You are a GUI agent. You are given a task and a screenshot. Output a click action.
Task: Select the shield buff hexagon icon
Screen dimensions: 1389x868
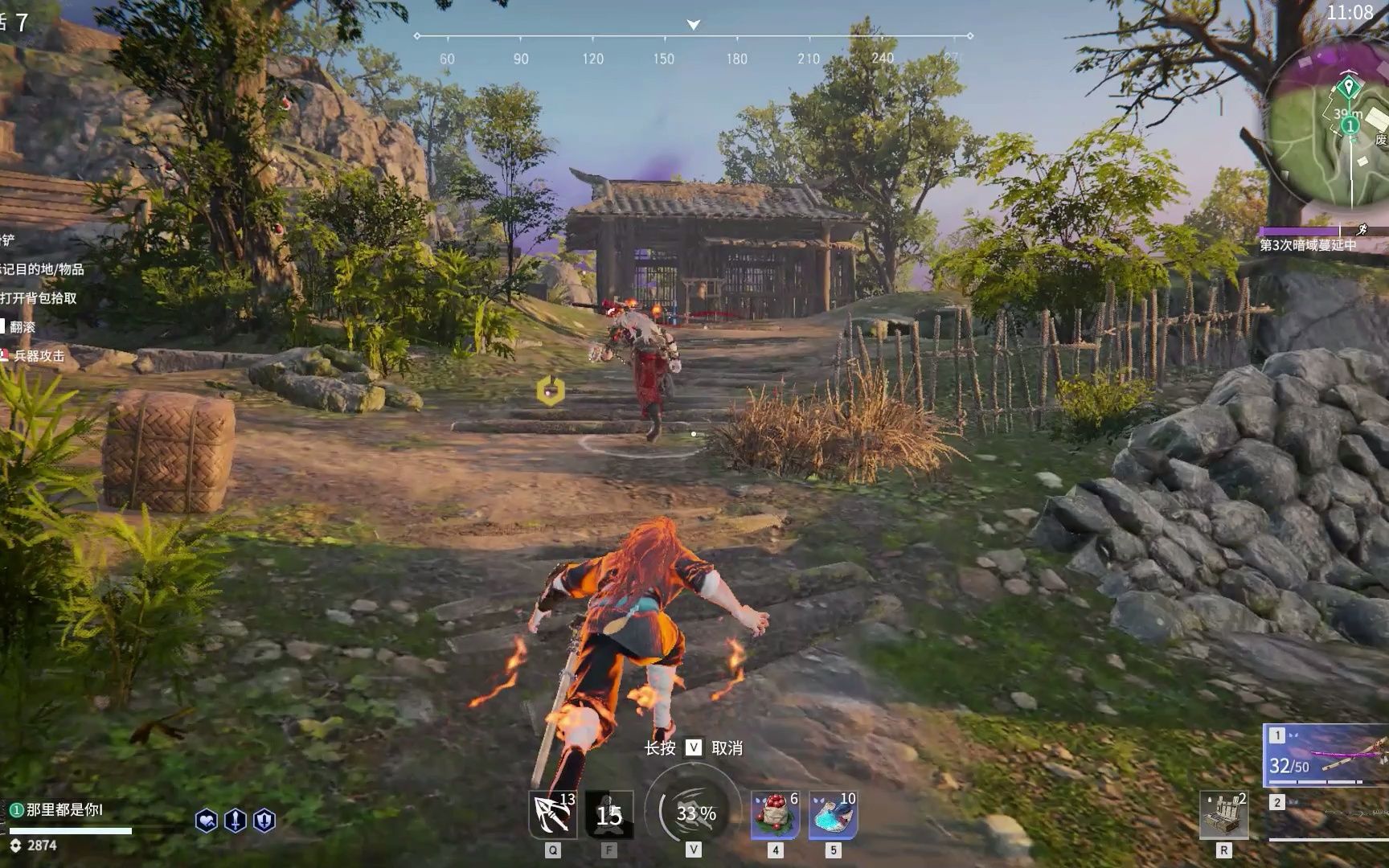[264, 821]
